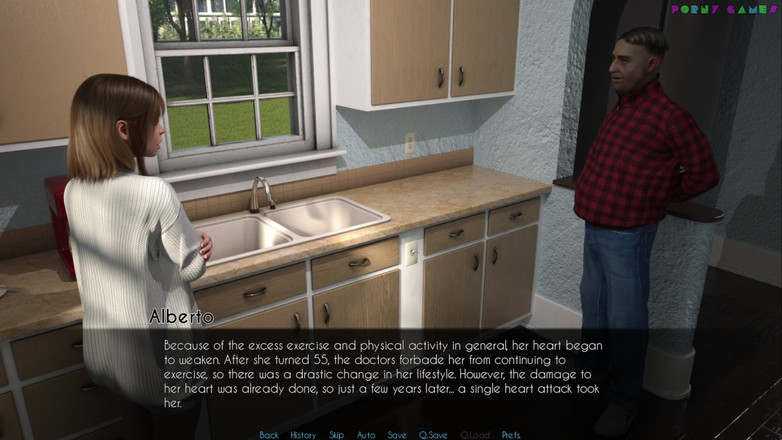The image size is (782, 440).
Task: Load the quick save with Q.Load
Action: [474, 435]
